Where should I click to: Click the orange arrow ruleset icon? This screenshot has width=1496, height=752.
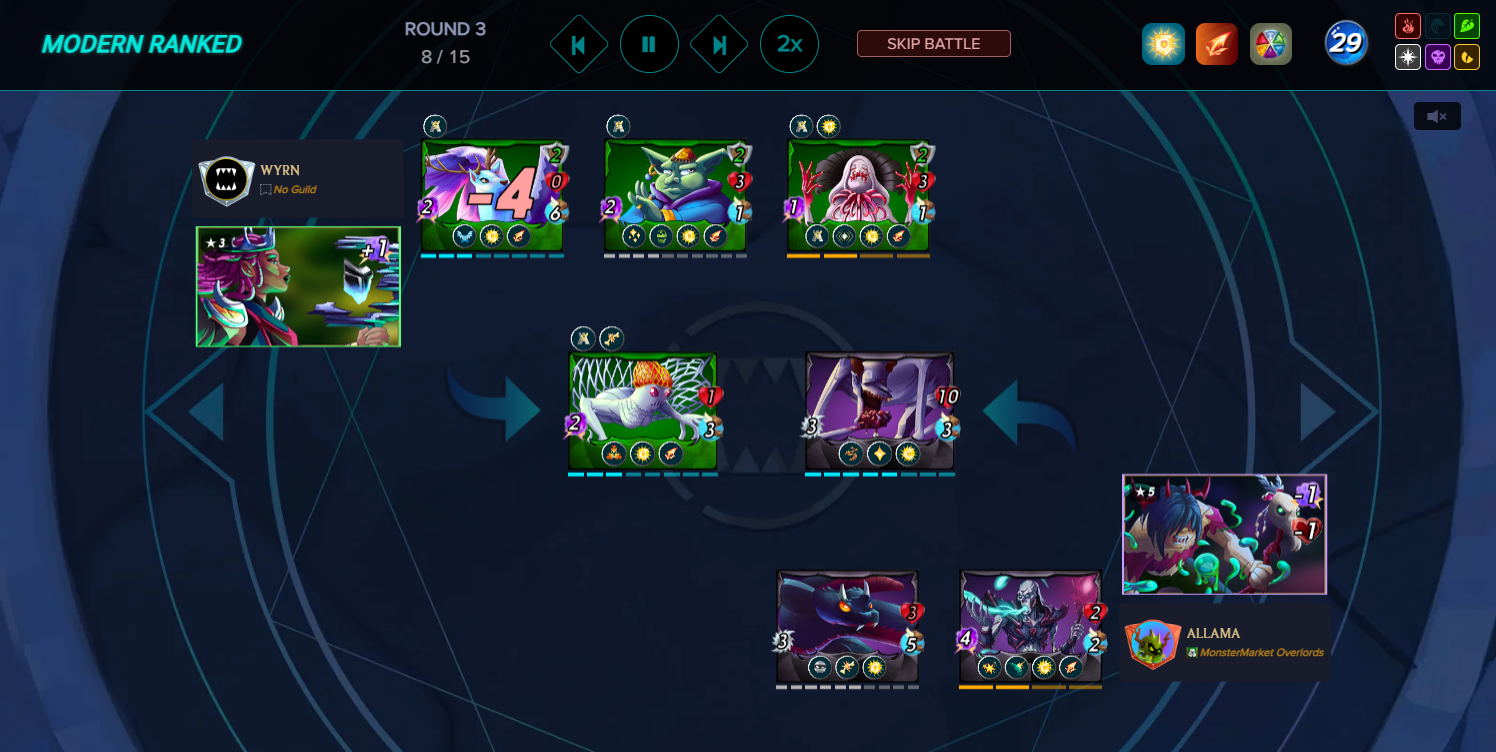point(1216,44)
